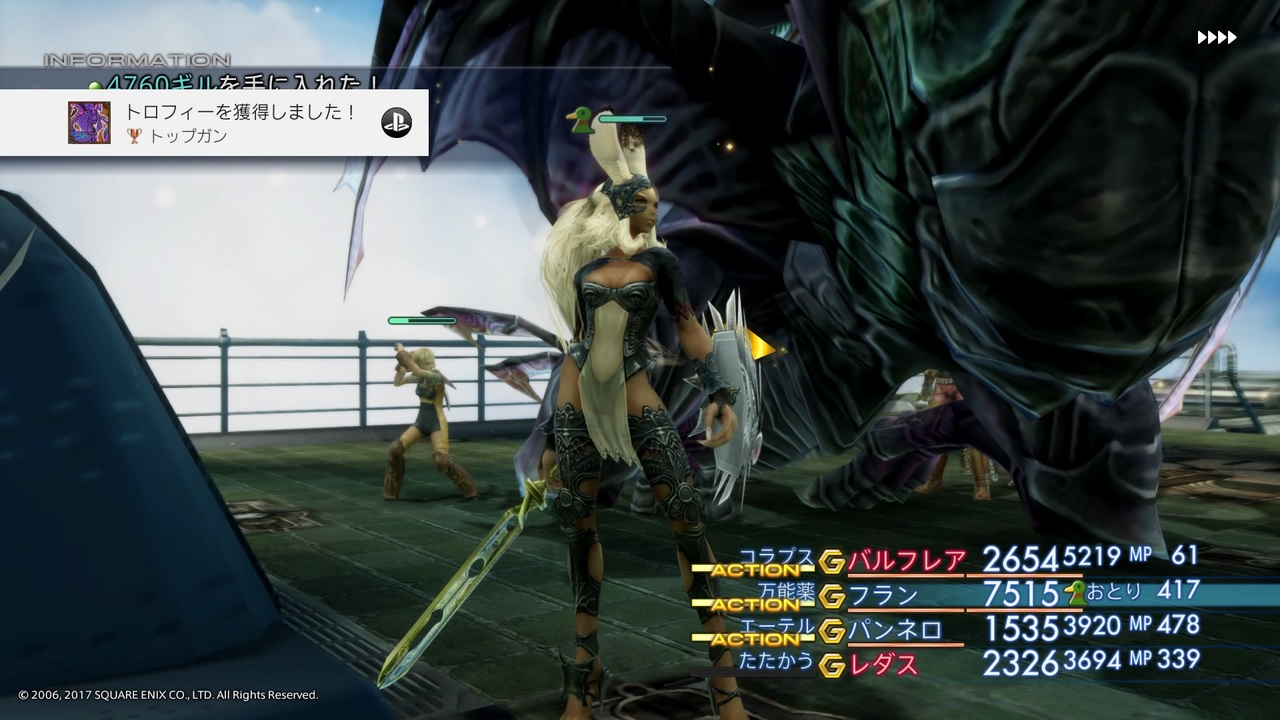Screen dimensions: 1280x720
Task: Click the gambit G icon beside フラン
Action: (832, 597)
